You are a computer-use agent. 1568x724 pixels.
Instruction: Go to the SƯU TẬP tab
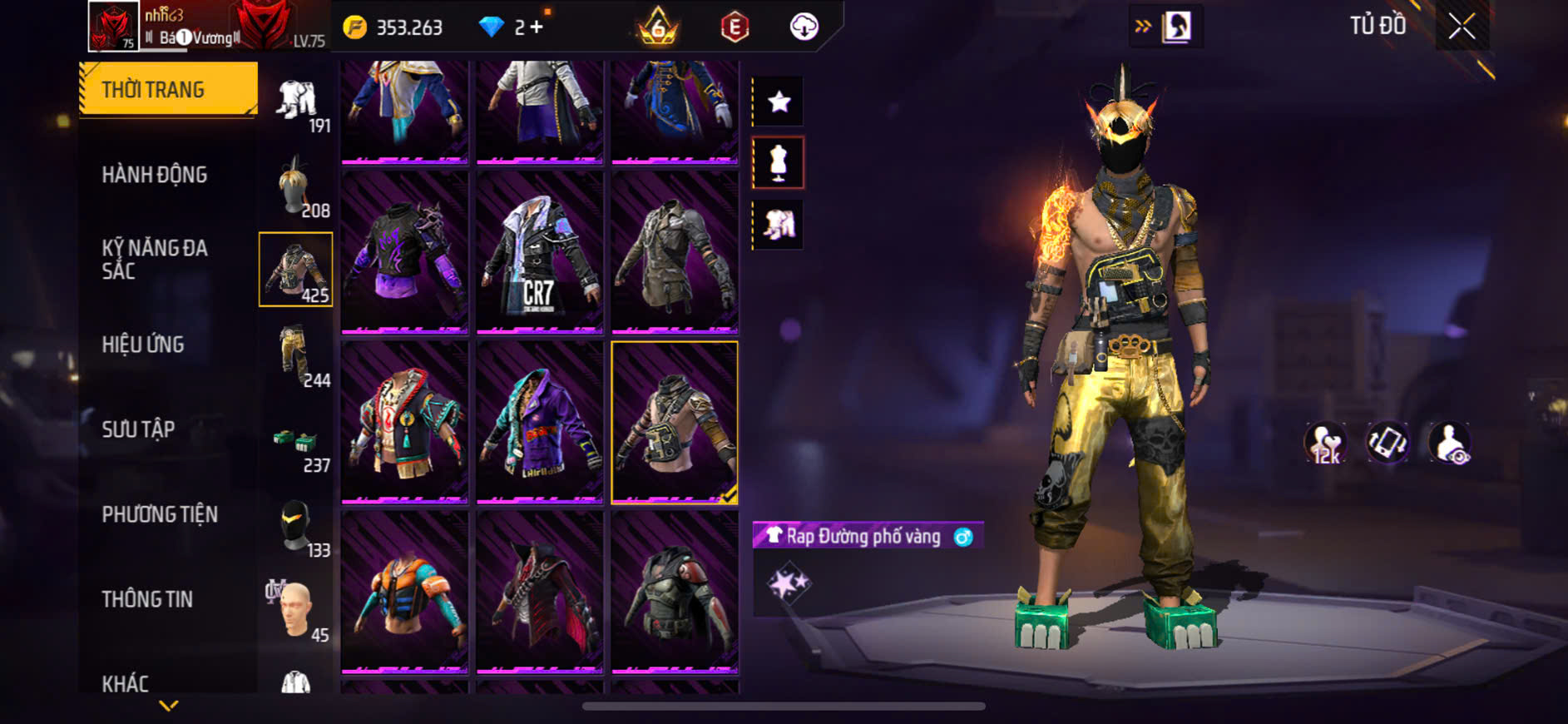coord(138,429)
